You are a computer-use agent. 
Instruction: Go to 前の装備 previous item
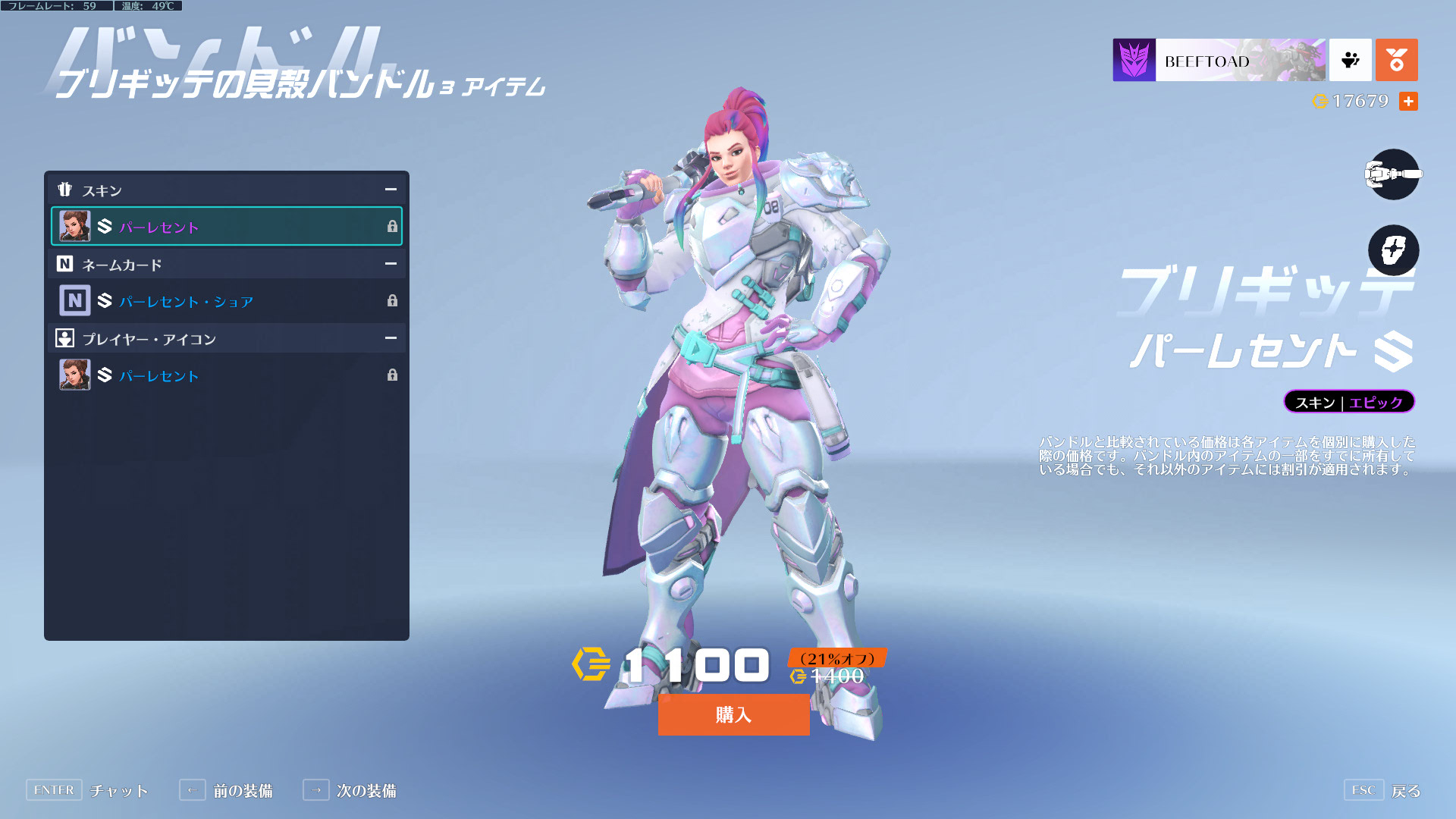click(x=226, y=790)
